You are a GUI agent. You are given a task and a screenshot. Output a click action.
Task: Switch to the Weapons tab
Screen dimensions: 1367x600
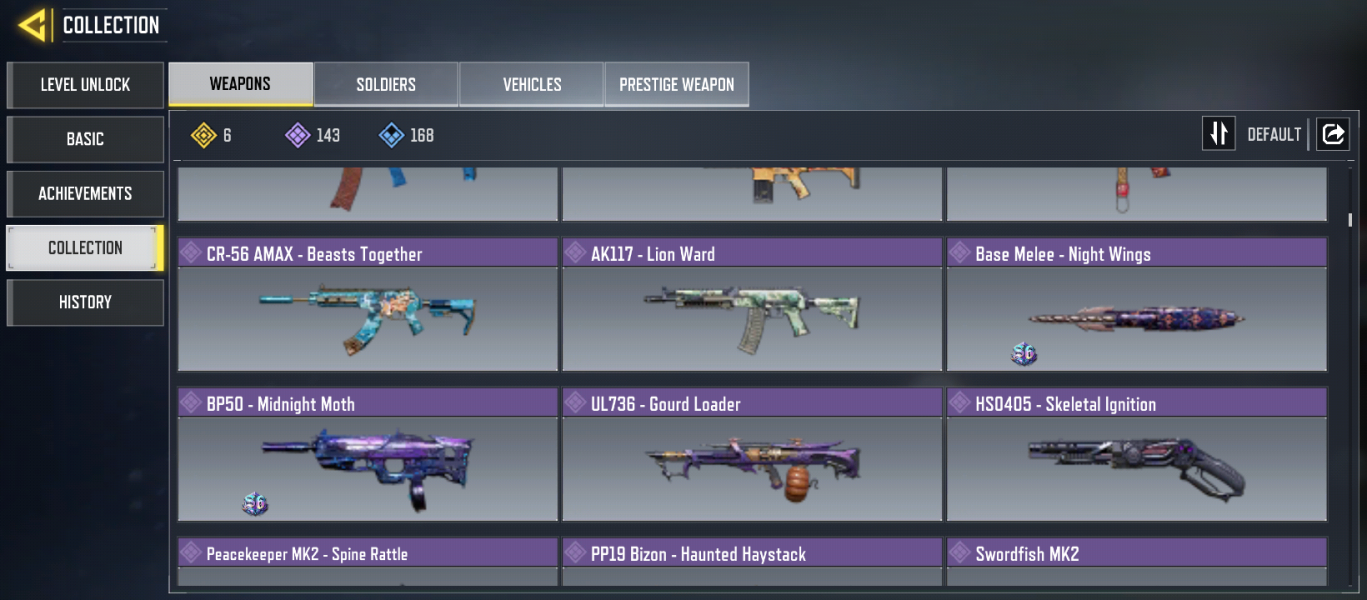[x=240, y=84]
